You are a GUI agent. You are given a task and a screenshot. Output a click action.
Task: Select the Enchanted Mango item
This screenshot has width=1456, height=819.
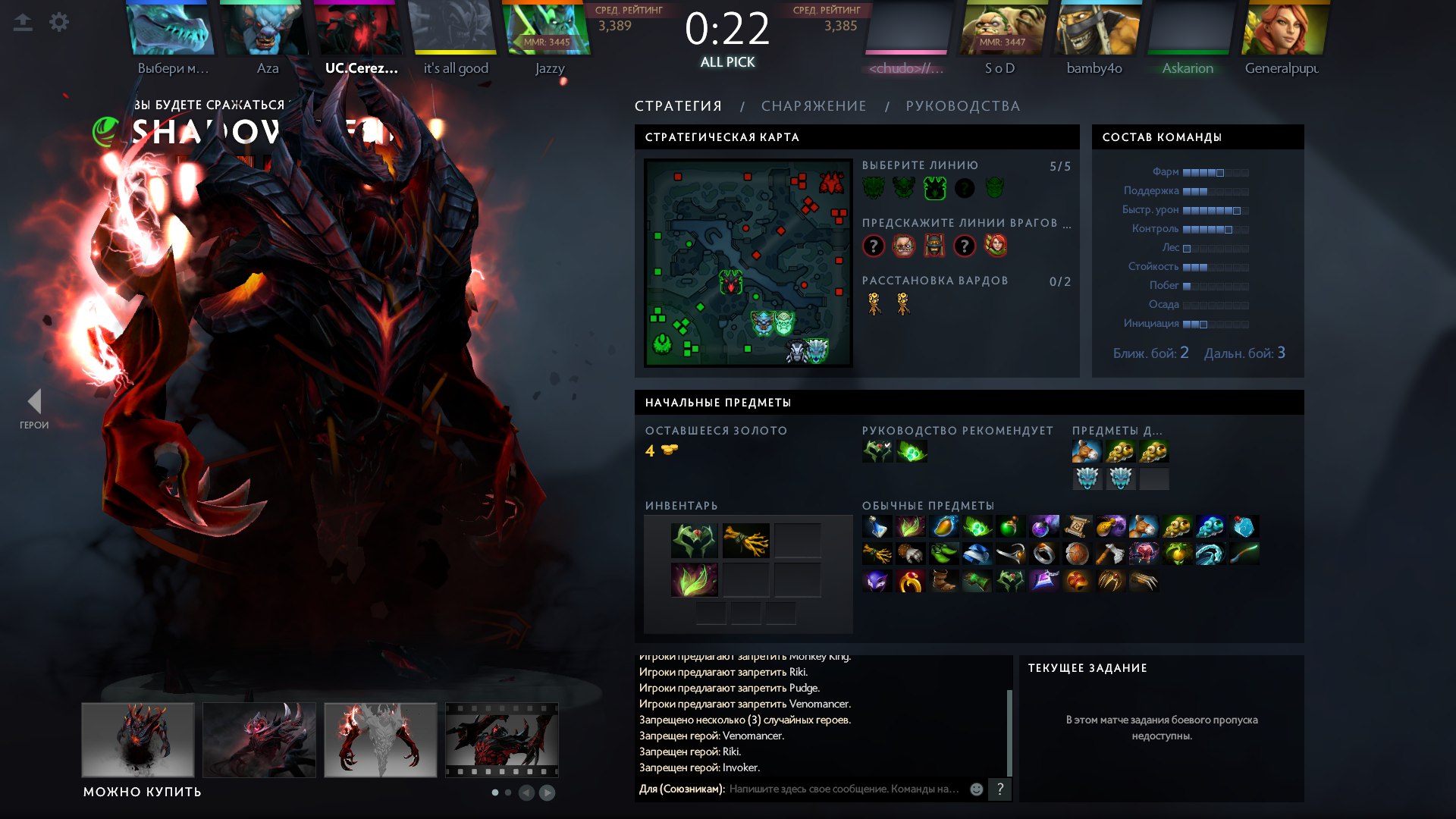click(944, 526)
